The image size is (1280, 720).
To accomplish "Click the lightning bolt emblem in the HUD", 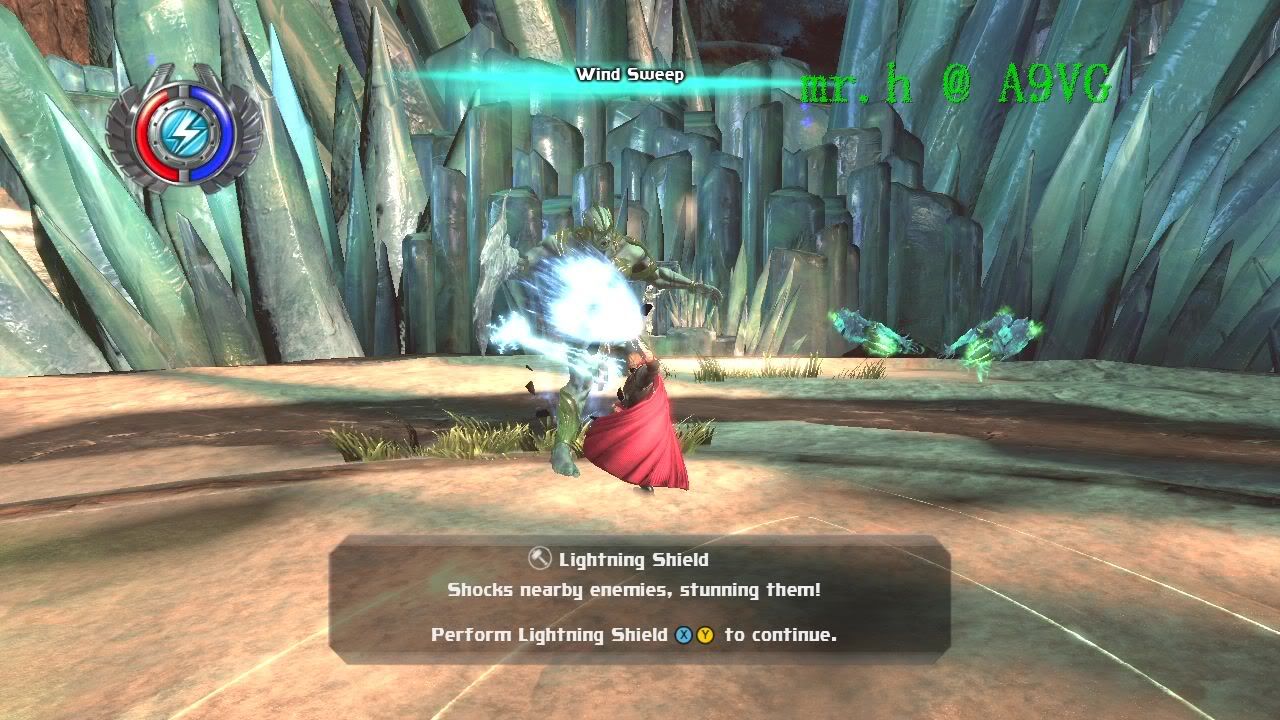I will point(186,131).
